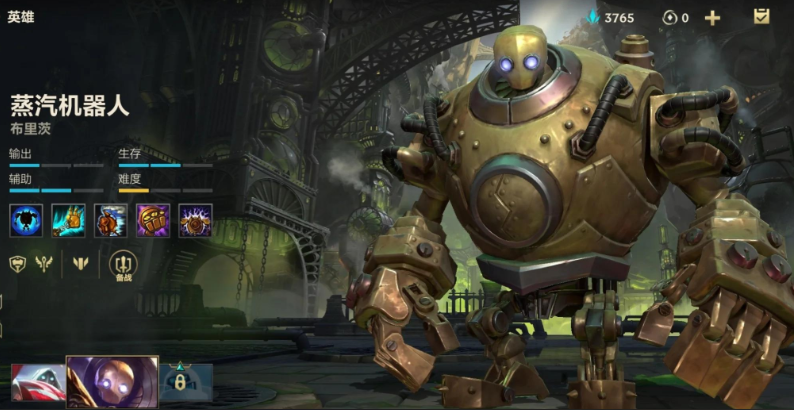
Task: Select the Power Fist ability icon
Action: click(153, 220)
